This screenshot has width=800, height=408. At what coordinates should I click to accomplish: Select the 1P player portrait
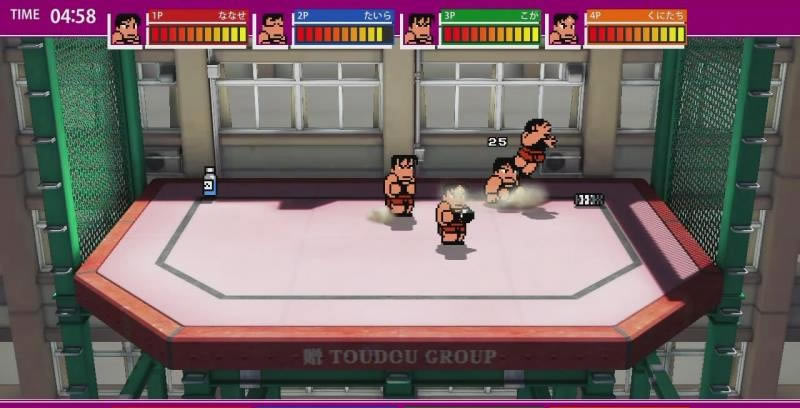pyautogui.click(x=126, y=29)
